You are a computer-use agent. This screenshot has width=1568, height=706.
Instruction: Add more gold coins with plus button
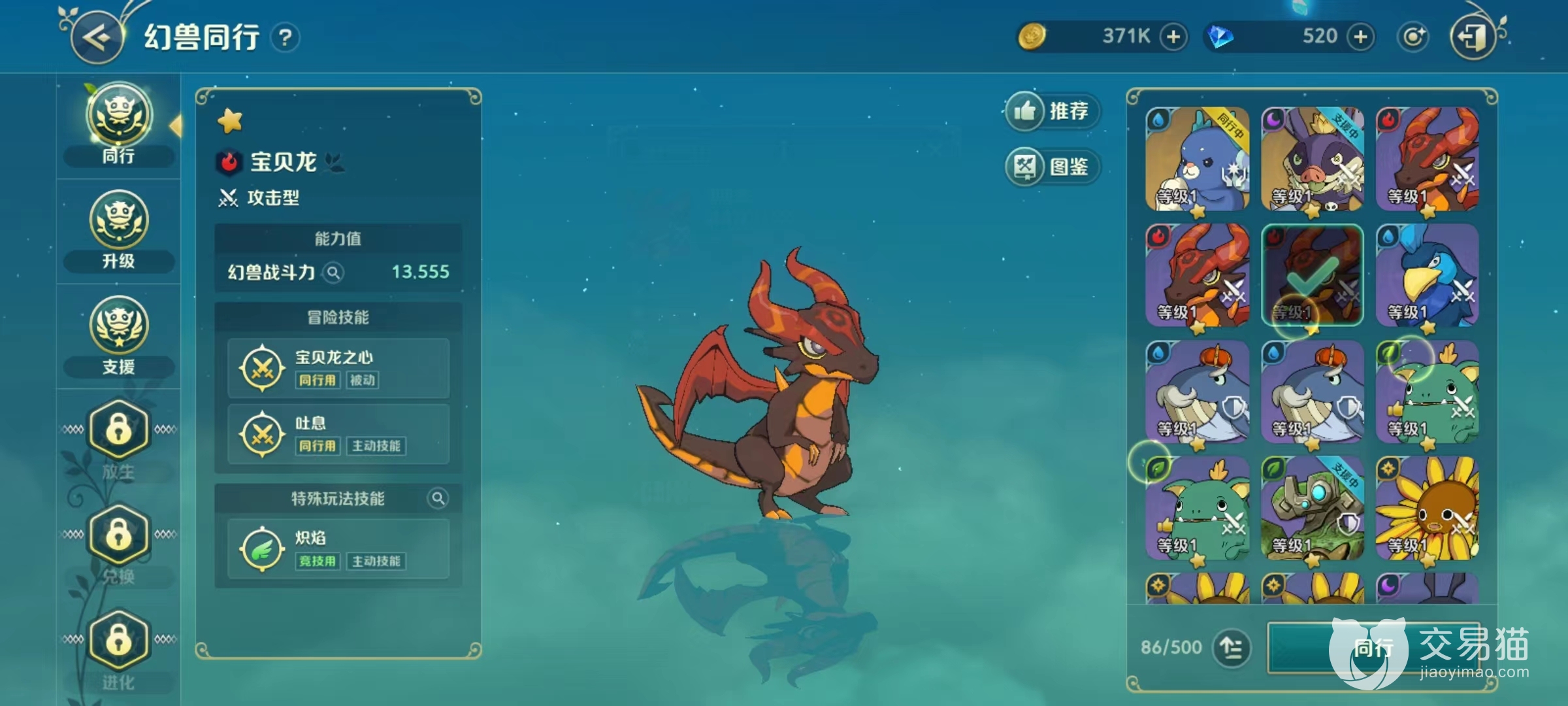click(1173, 37)
